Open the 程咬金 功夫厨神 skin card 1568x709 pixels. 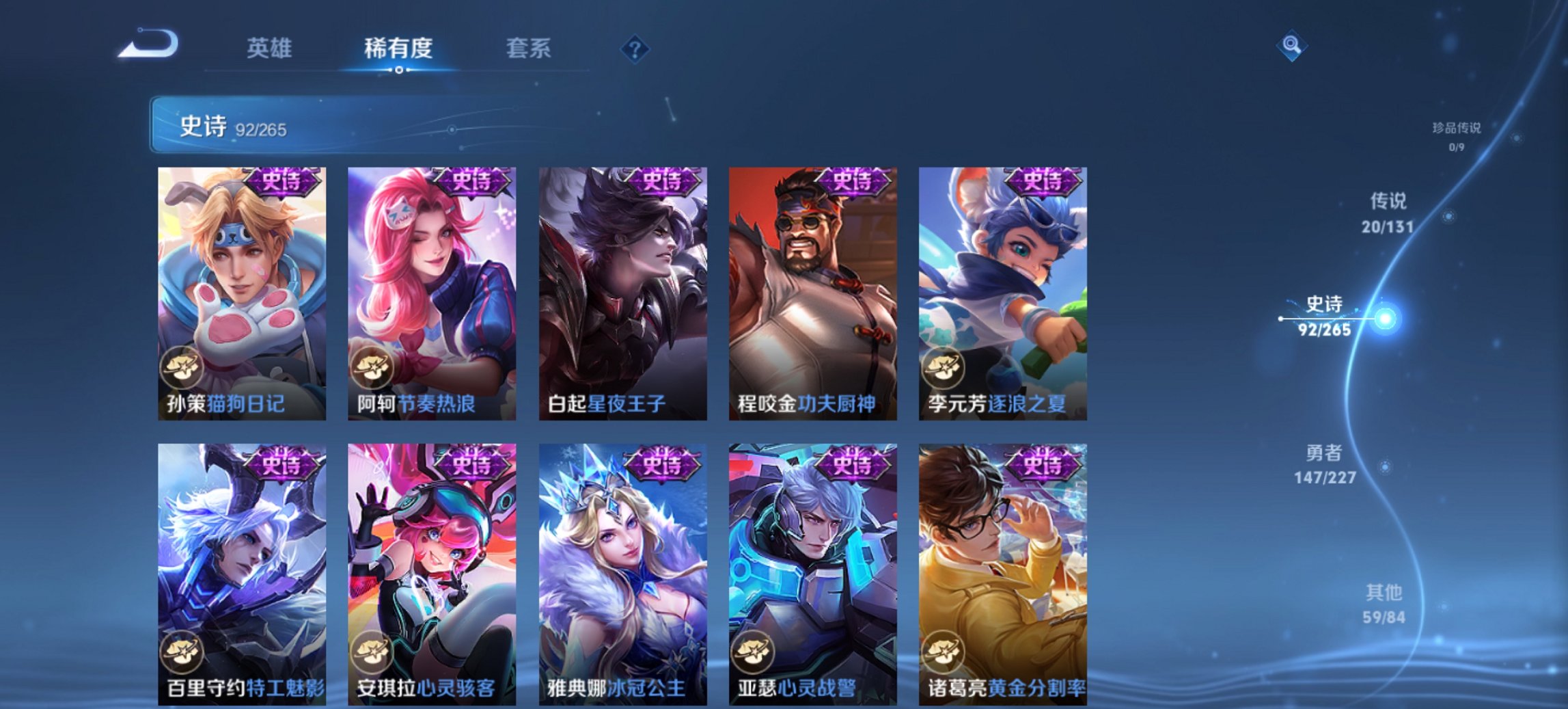[x=815, y=287]
